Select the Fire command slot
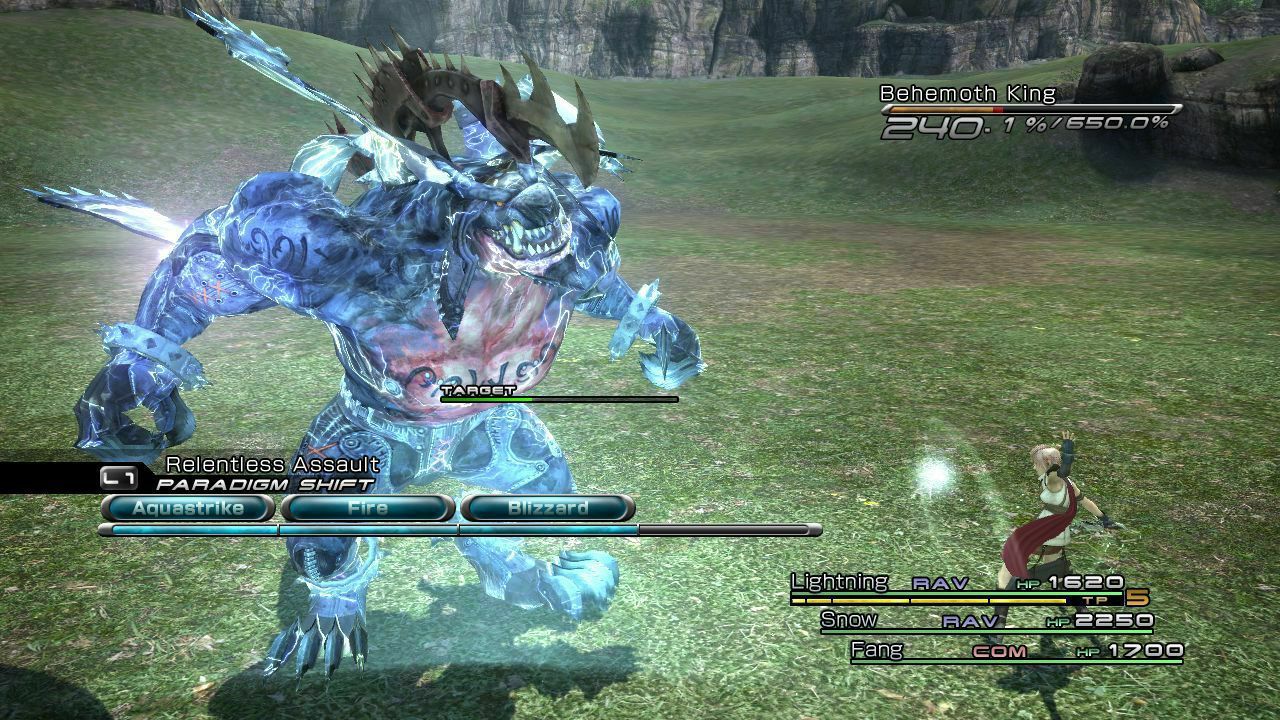 pyautogui.click(x=366, y=508)
